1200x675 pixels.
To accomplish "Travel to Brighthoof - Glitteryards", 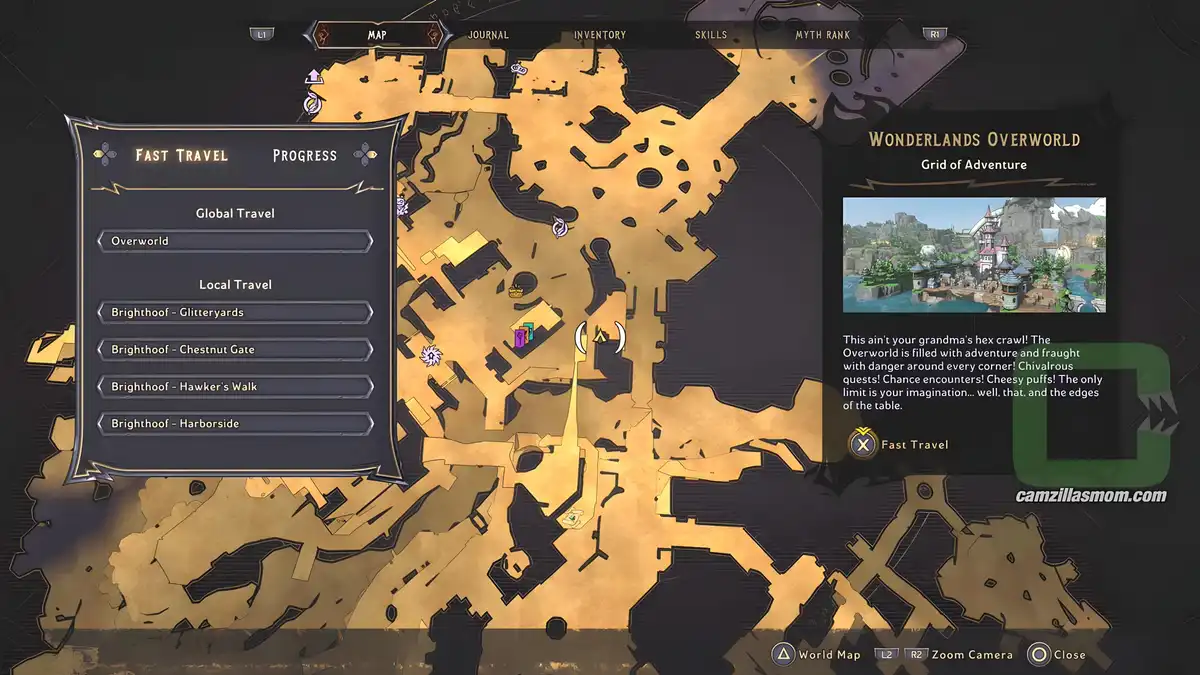I will tap(235, 312).
